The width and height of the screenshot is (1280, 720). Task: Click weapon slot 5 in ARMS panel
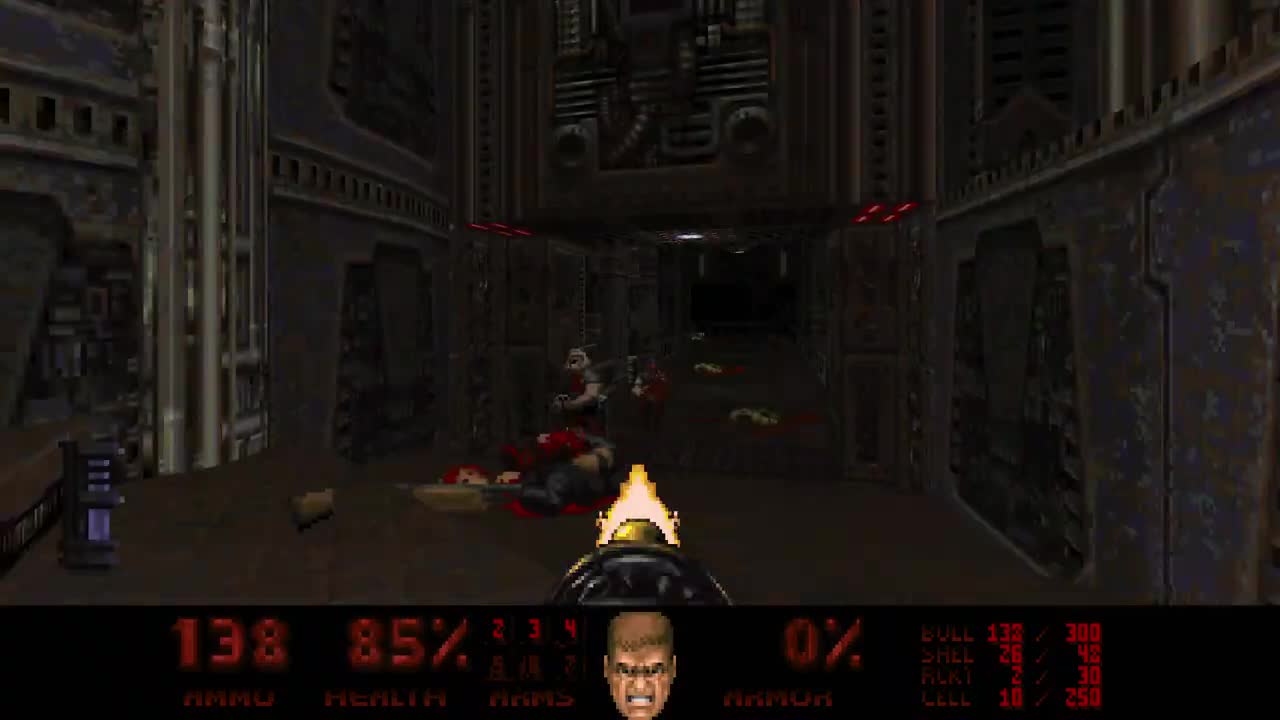(x=497, y=668)
